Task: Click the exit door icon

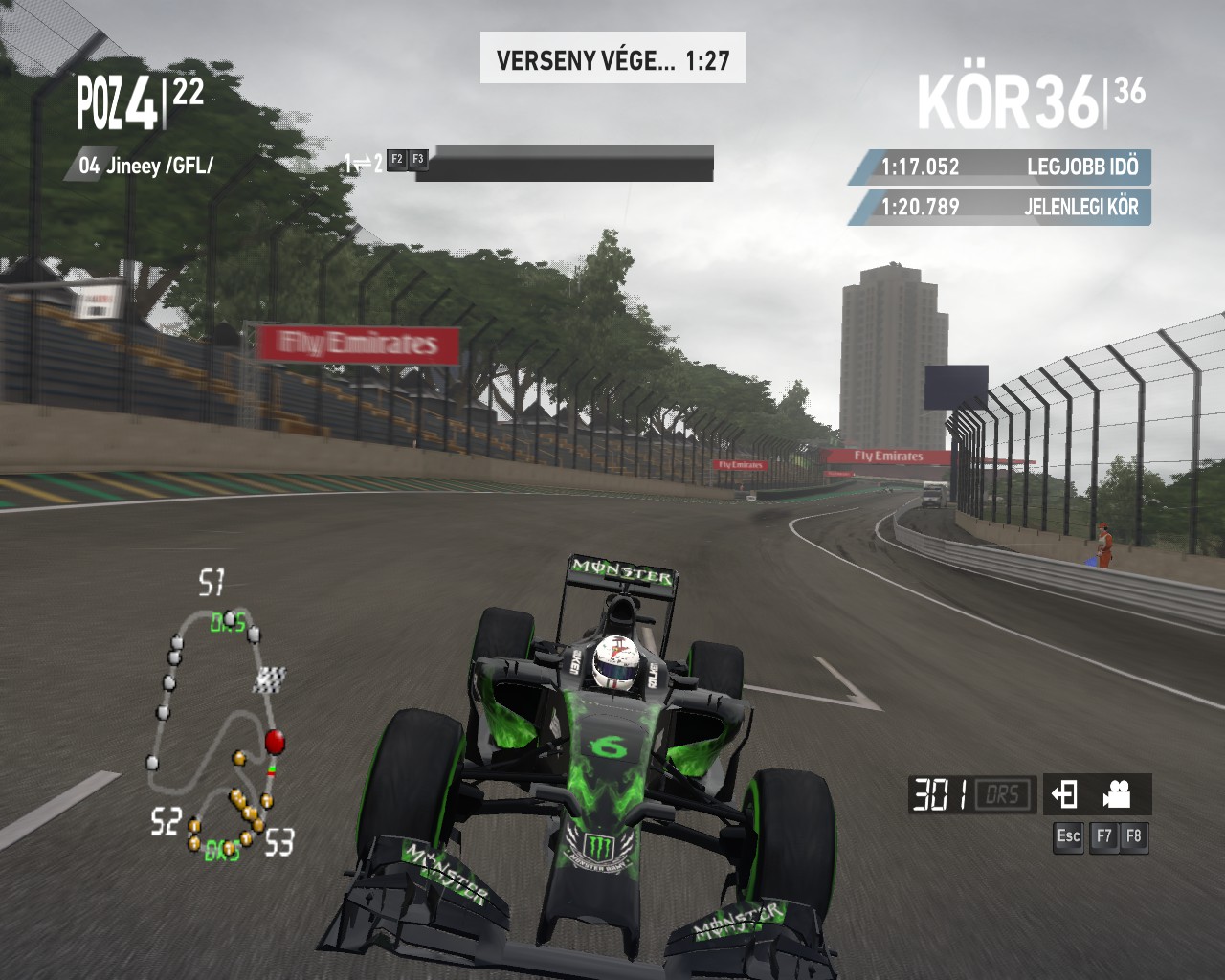Action: coord(1065,794)
